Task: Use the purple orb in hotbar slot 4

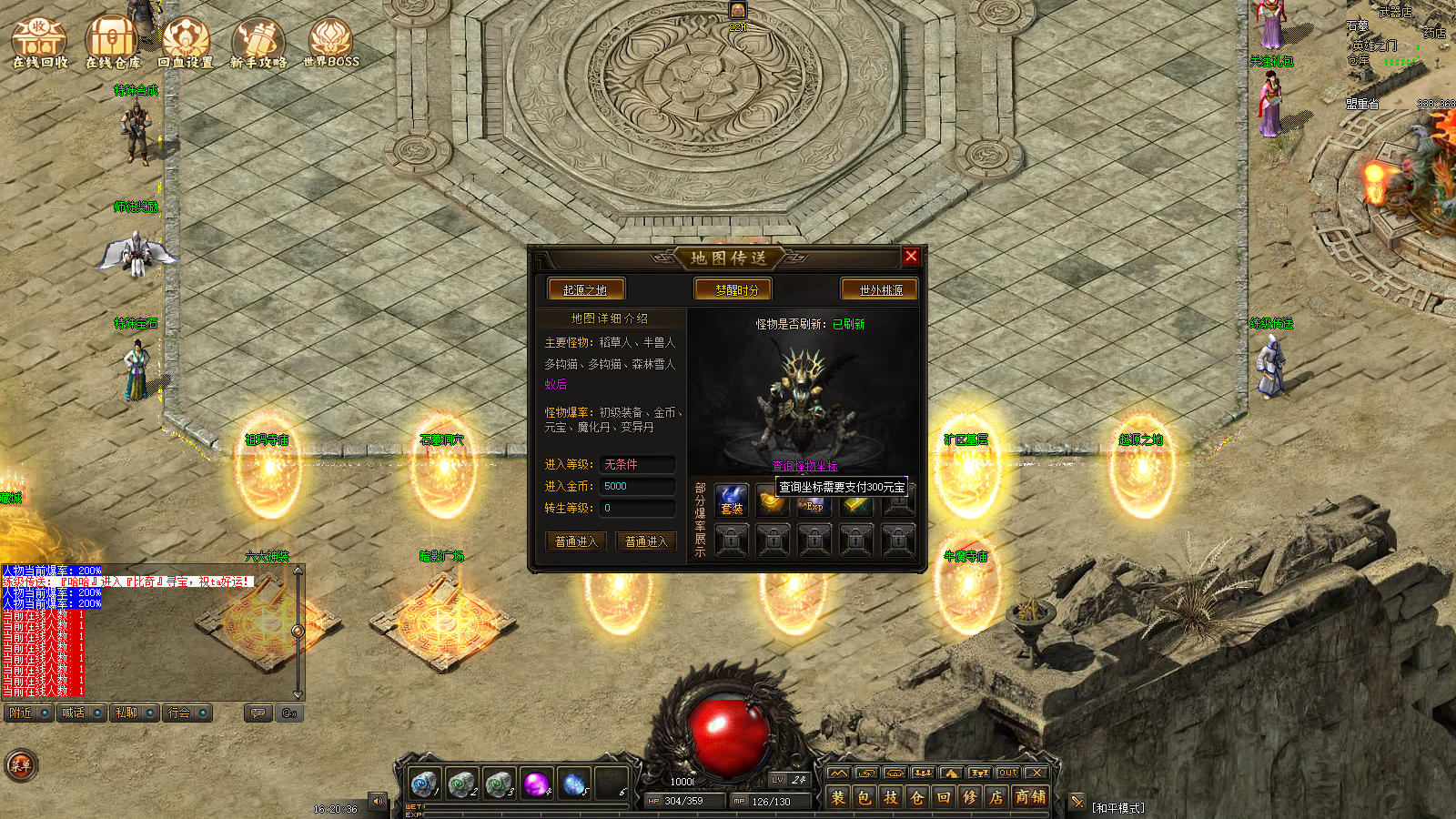Action: (x=536, y=783)
